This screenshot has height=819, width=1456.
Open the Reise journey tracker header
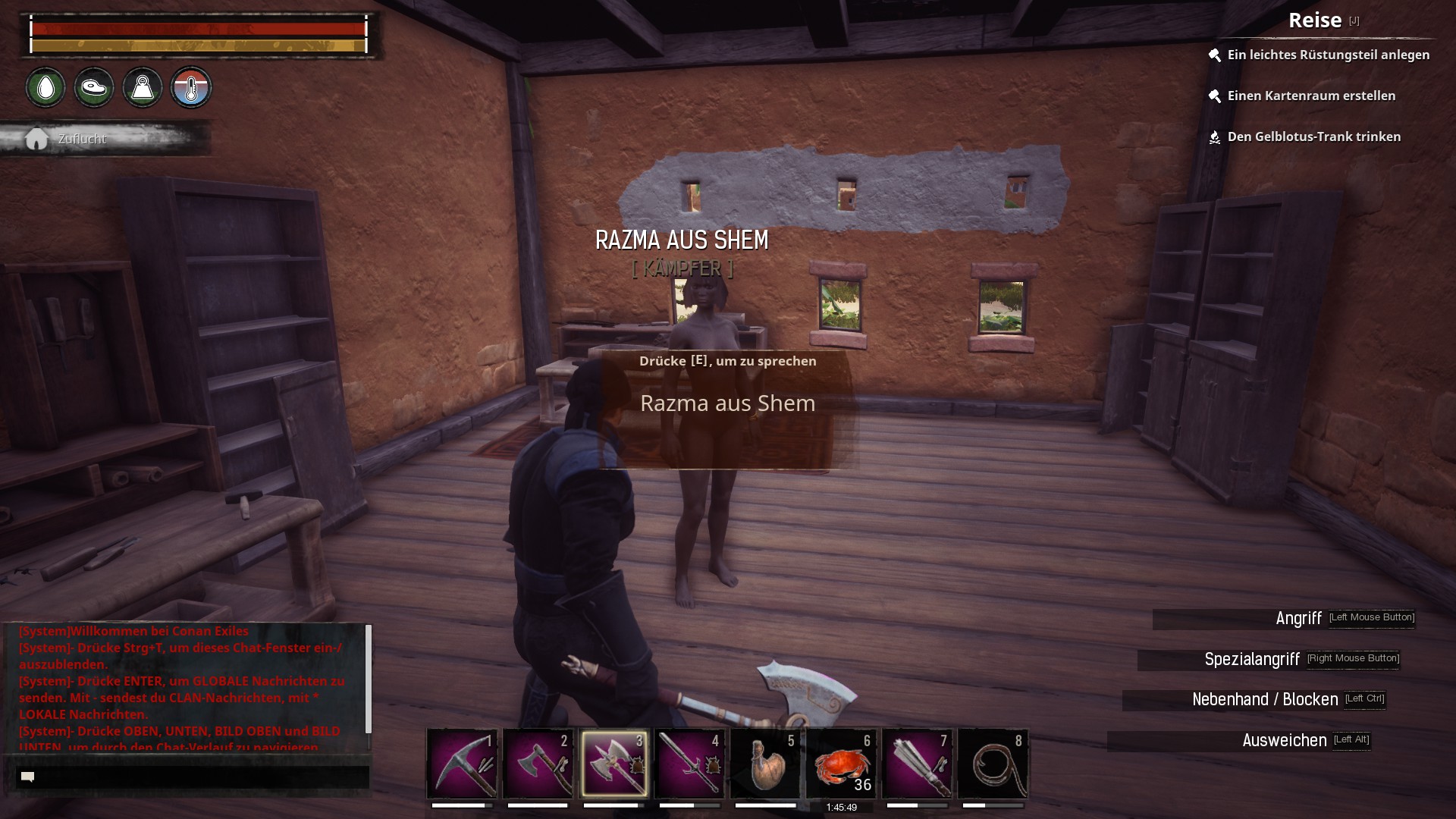(x=1315, y=20)
